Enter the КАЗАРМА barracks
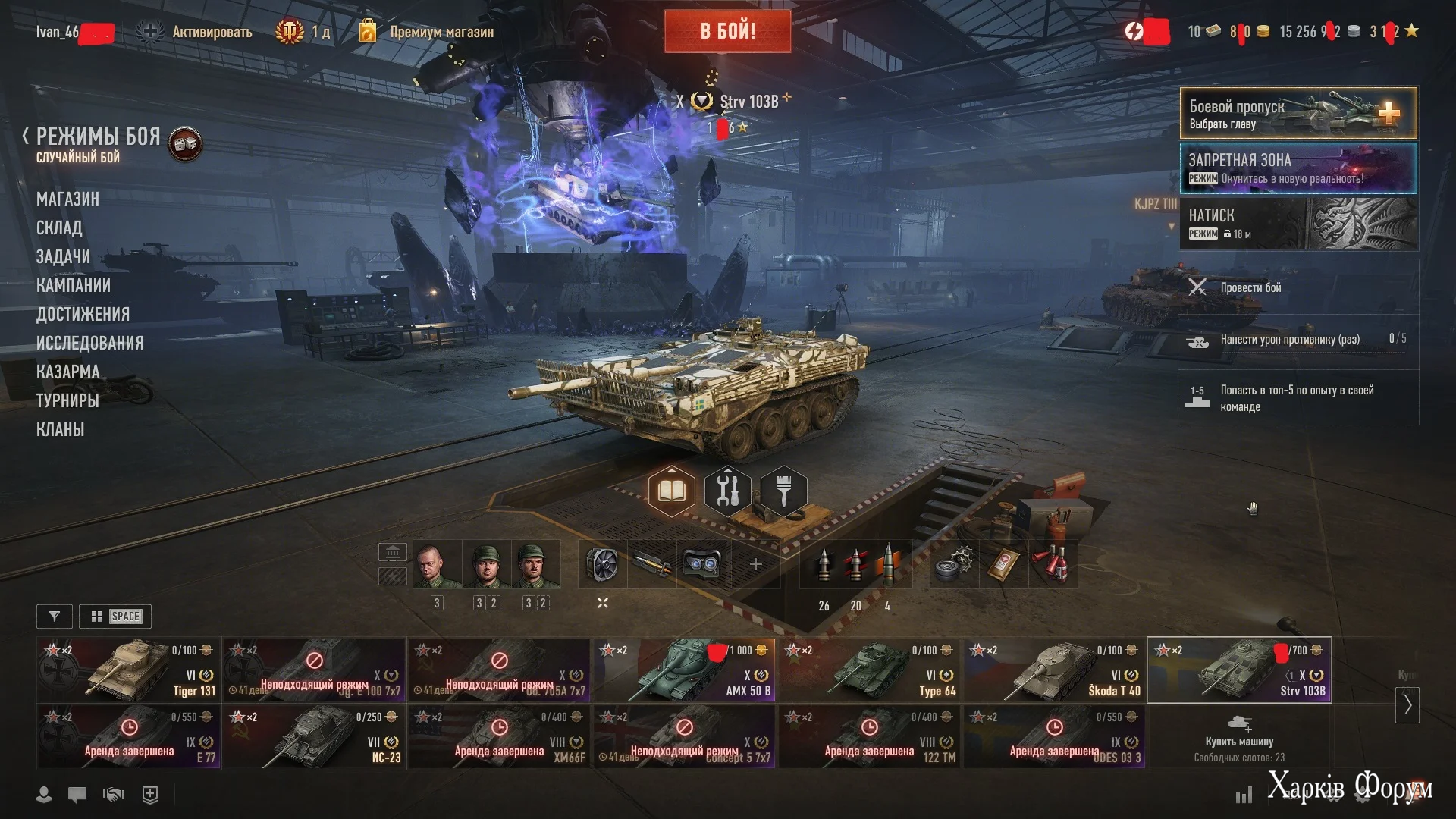The width and height of the screenshot is (1456, 819). (x=67, y=372)
